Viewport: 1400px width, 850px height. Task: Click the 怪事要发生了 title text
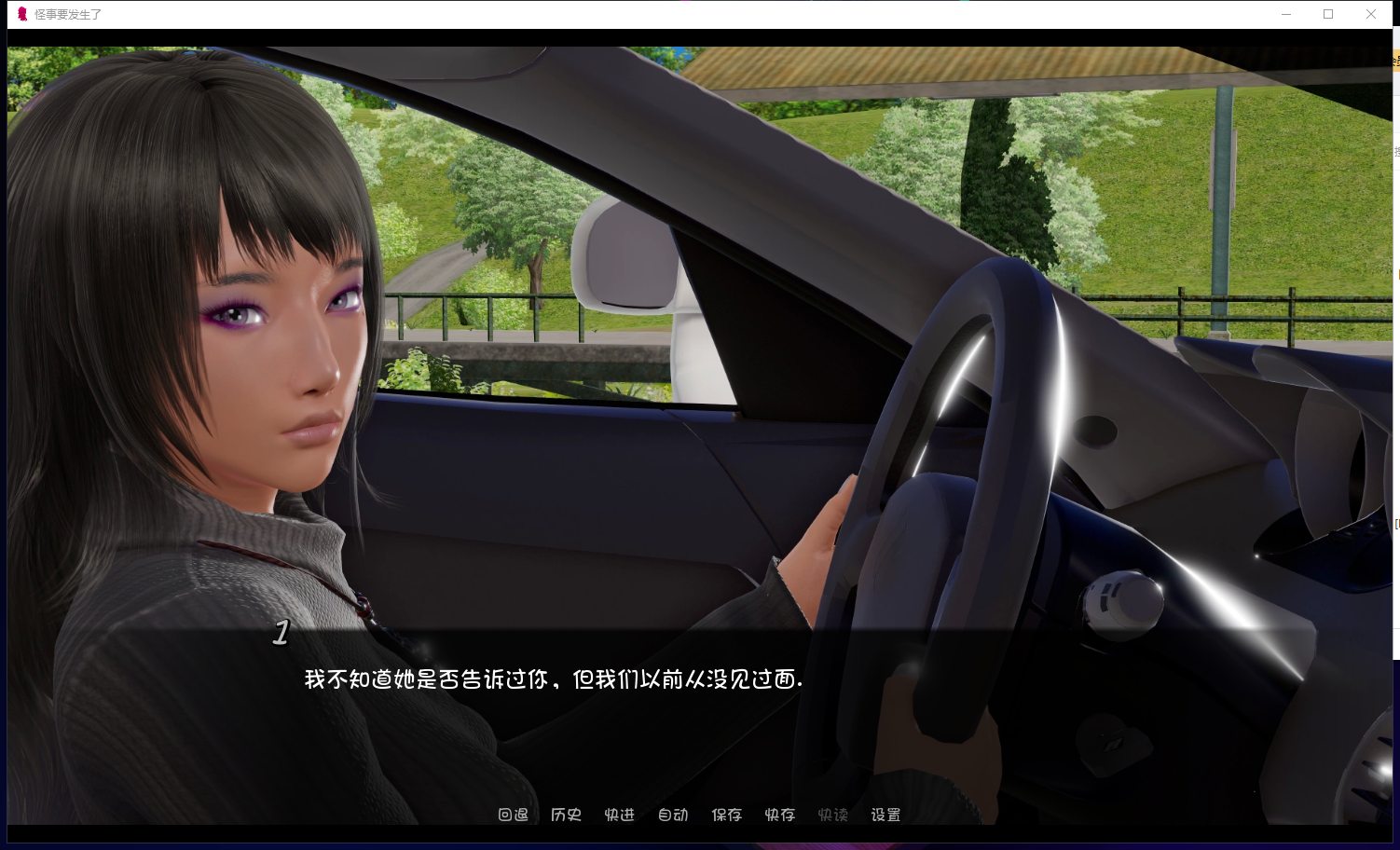coord(65,15)
